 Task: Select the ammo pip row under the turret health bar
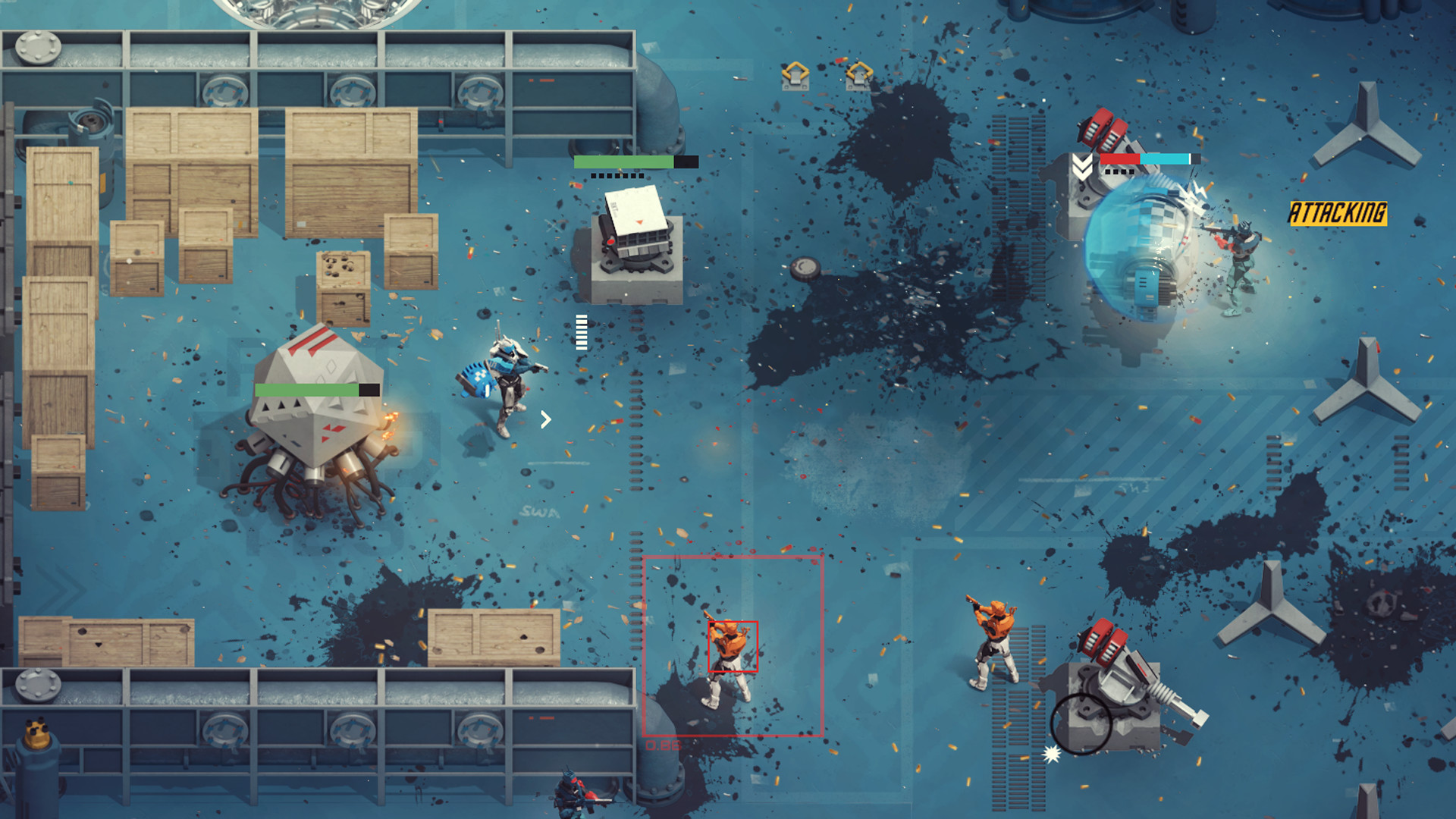pyautogui.click(x=617, y=175)
